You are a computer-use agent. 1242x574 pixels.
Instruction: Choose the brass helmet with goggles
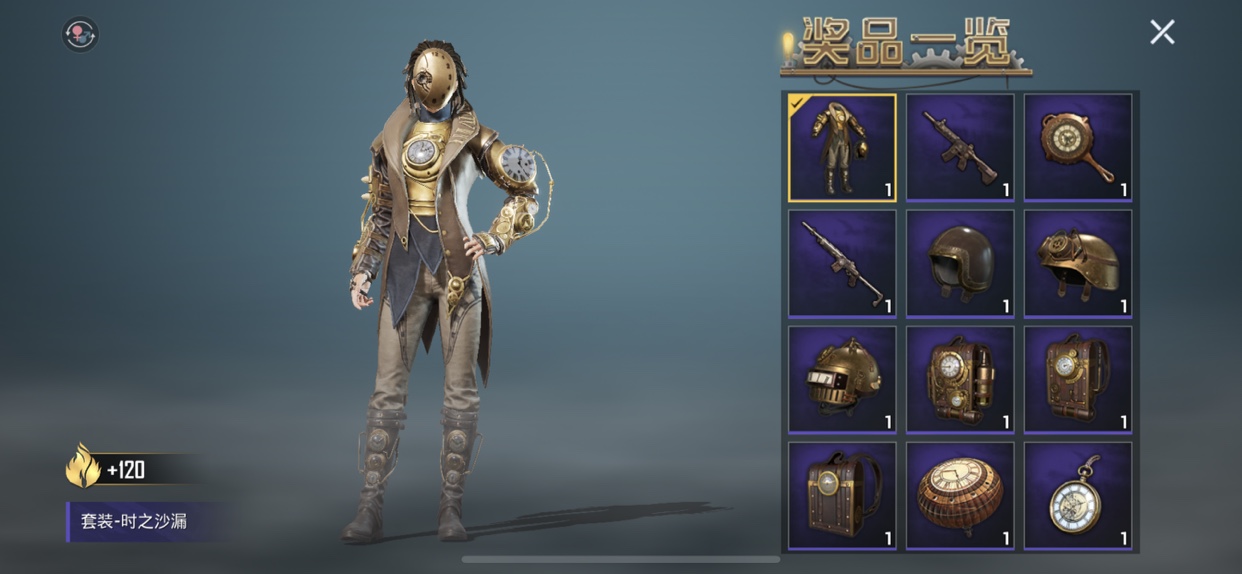1078,263
